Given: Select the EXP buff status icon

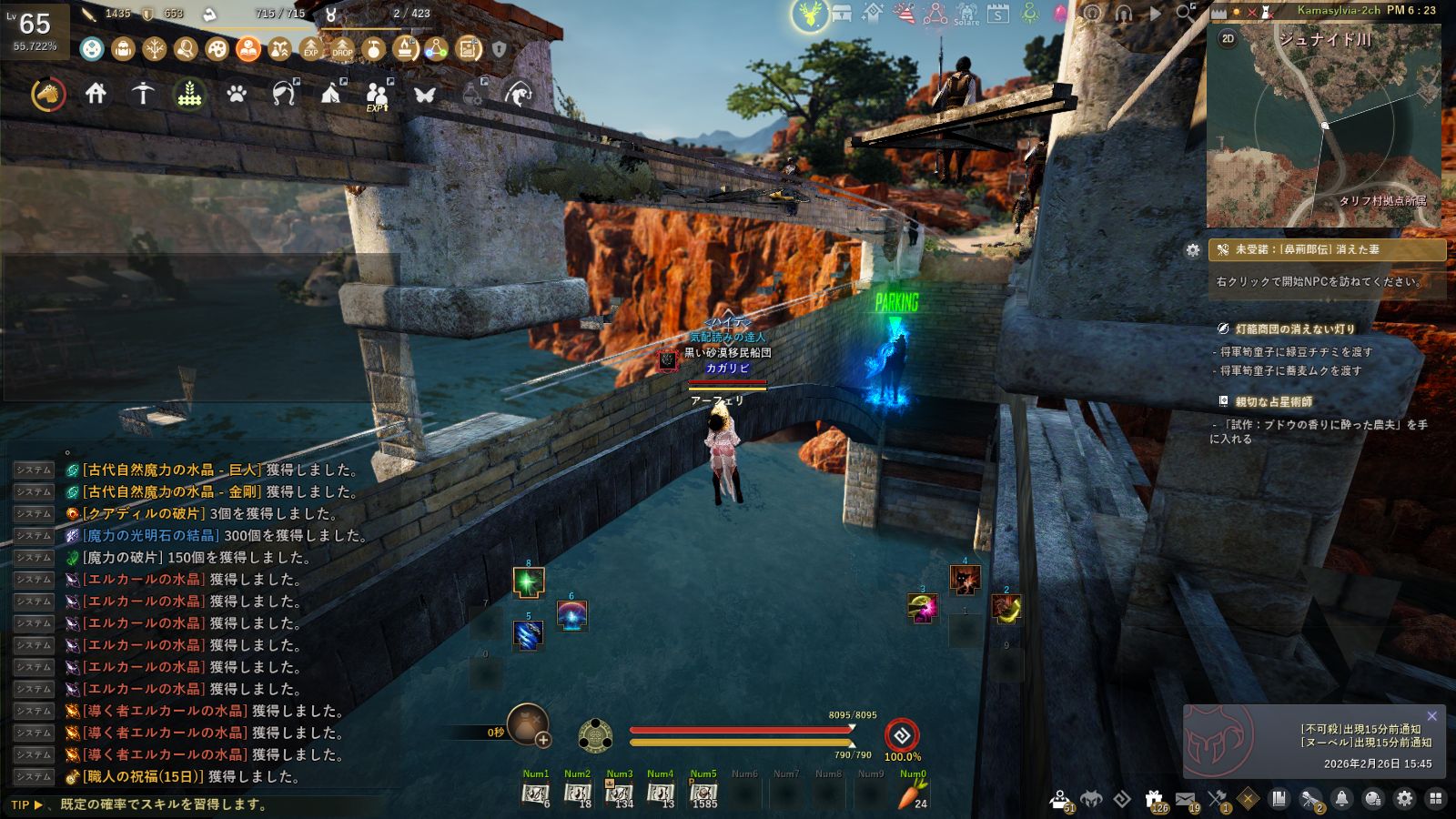Looking at the screenshot, I should click(x=311, y=48).
